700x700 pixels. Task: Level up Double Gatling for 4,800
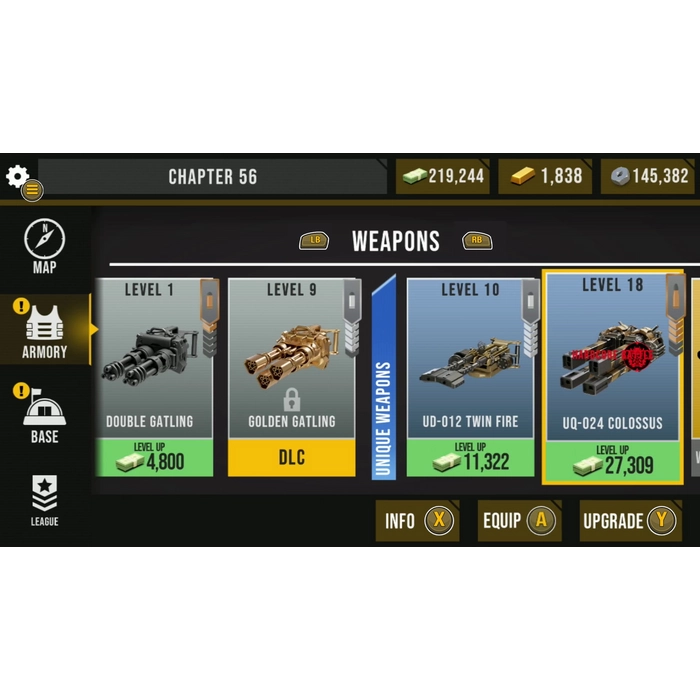[154, 458]
